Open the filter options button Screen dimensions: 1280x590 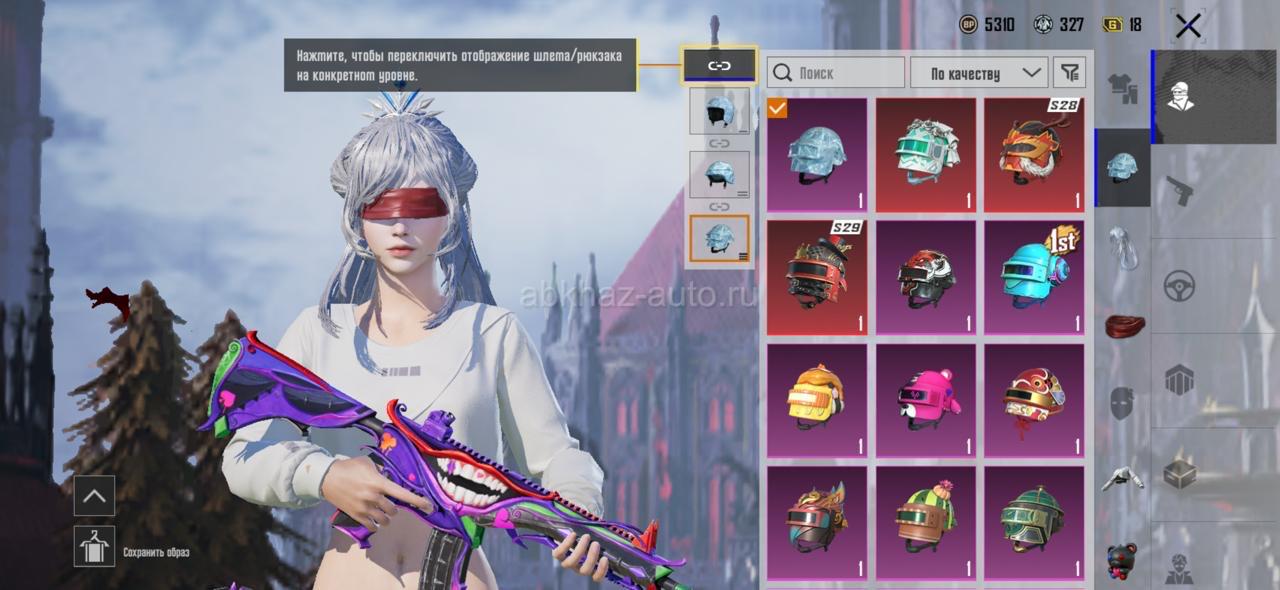coord(1070,73)
